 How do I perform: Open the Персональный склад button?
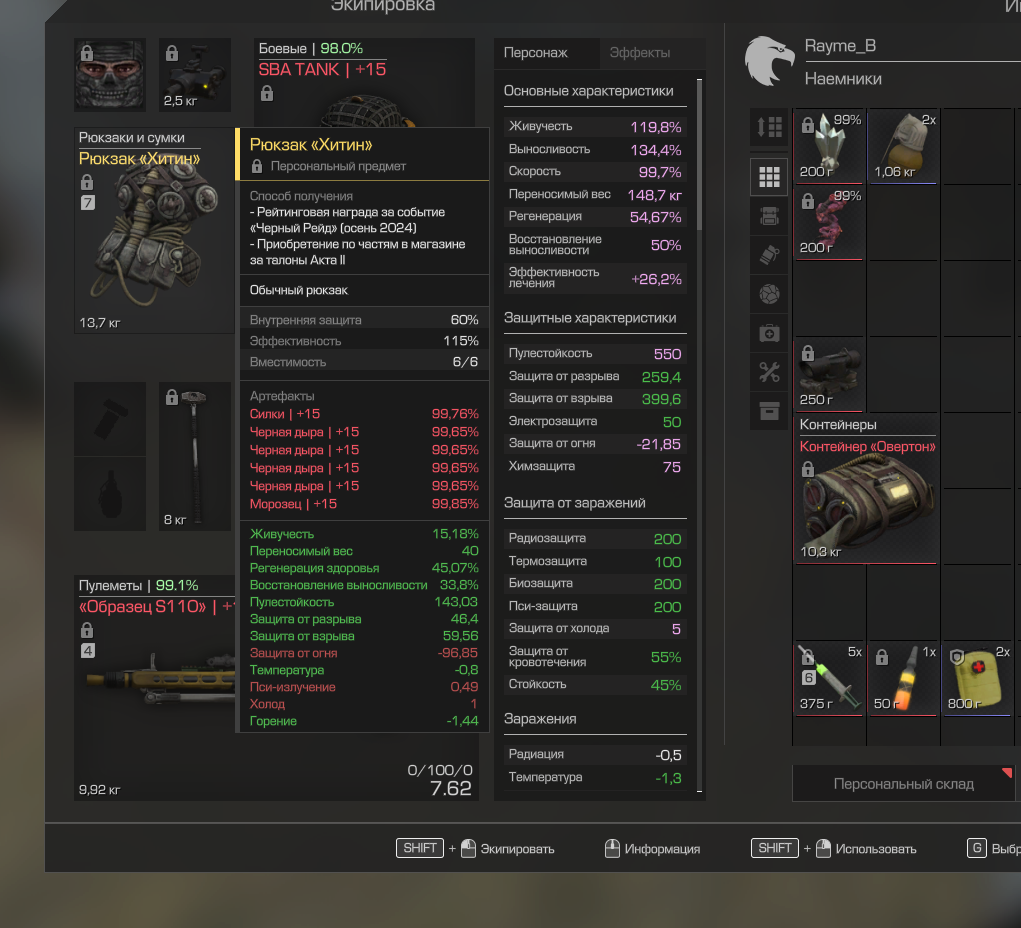coord(903,784)
